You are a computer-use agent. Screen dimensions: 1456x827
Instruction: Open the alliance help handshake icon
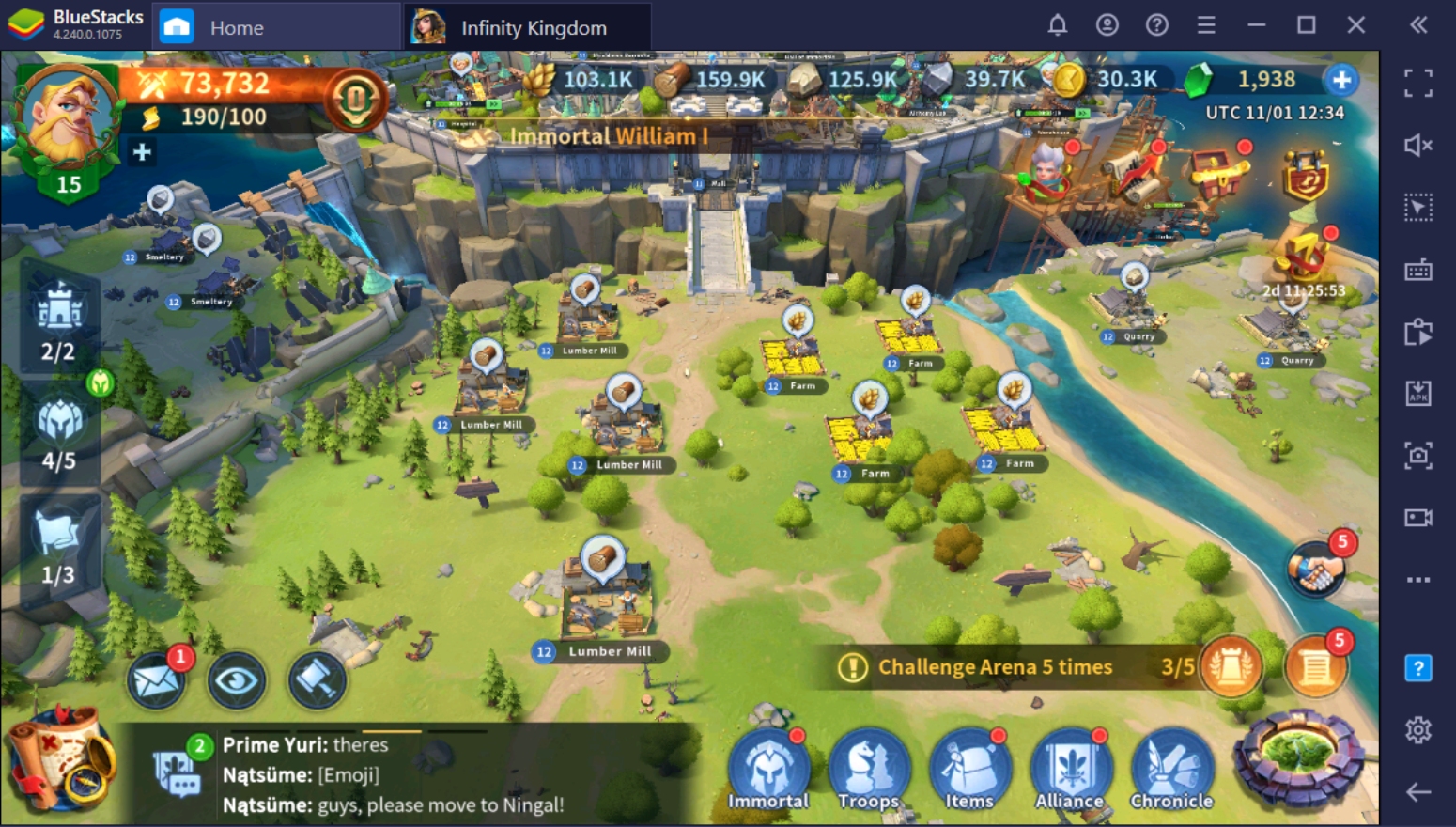pos(1315,569)
